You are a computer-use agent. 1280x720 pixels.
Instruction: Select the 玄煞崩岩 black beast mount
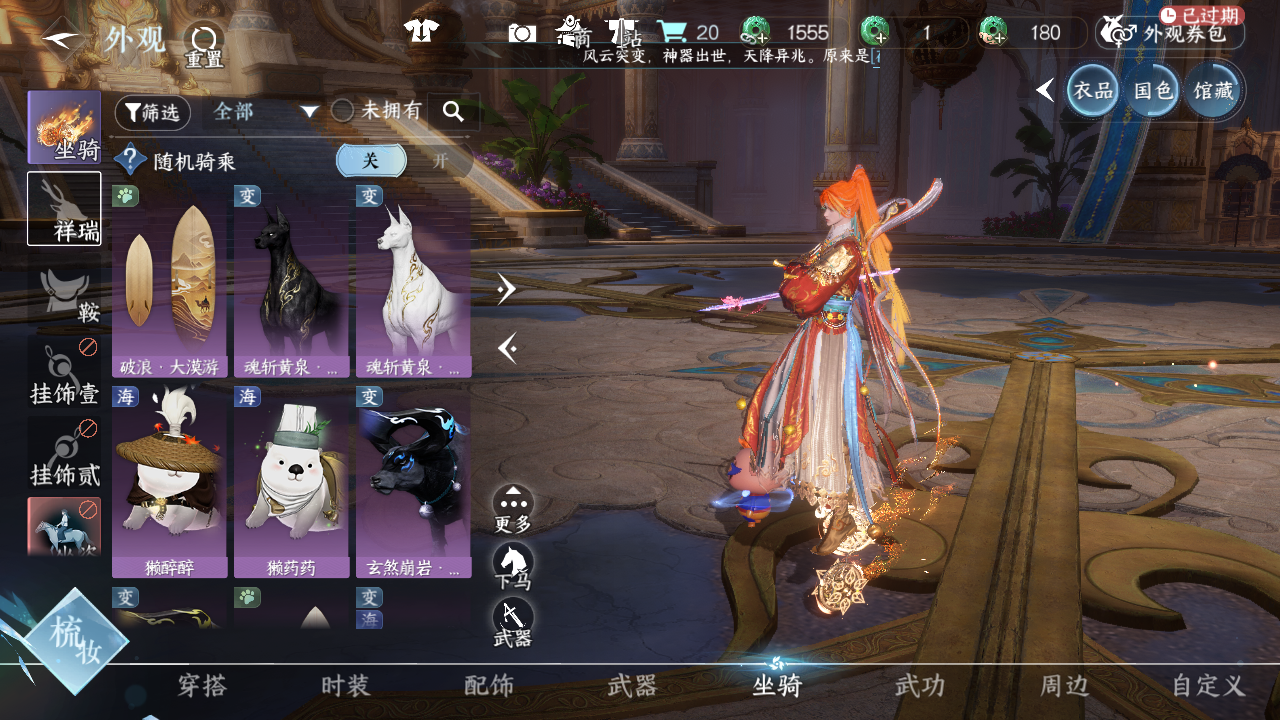(x=413, y=480)
